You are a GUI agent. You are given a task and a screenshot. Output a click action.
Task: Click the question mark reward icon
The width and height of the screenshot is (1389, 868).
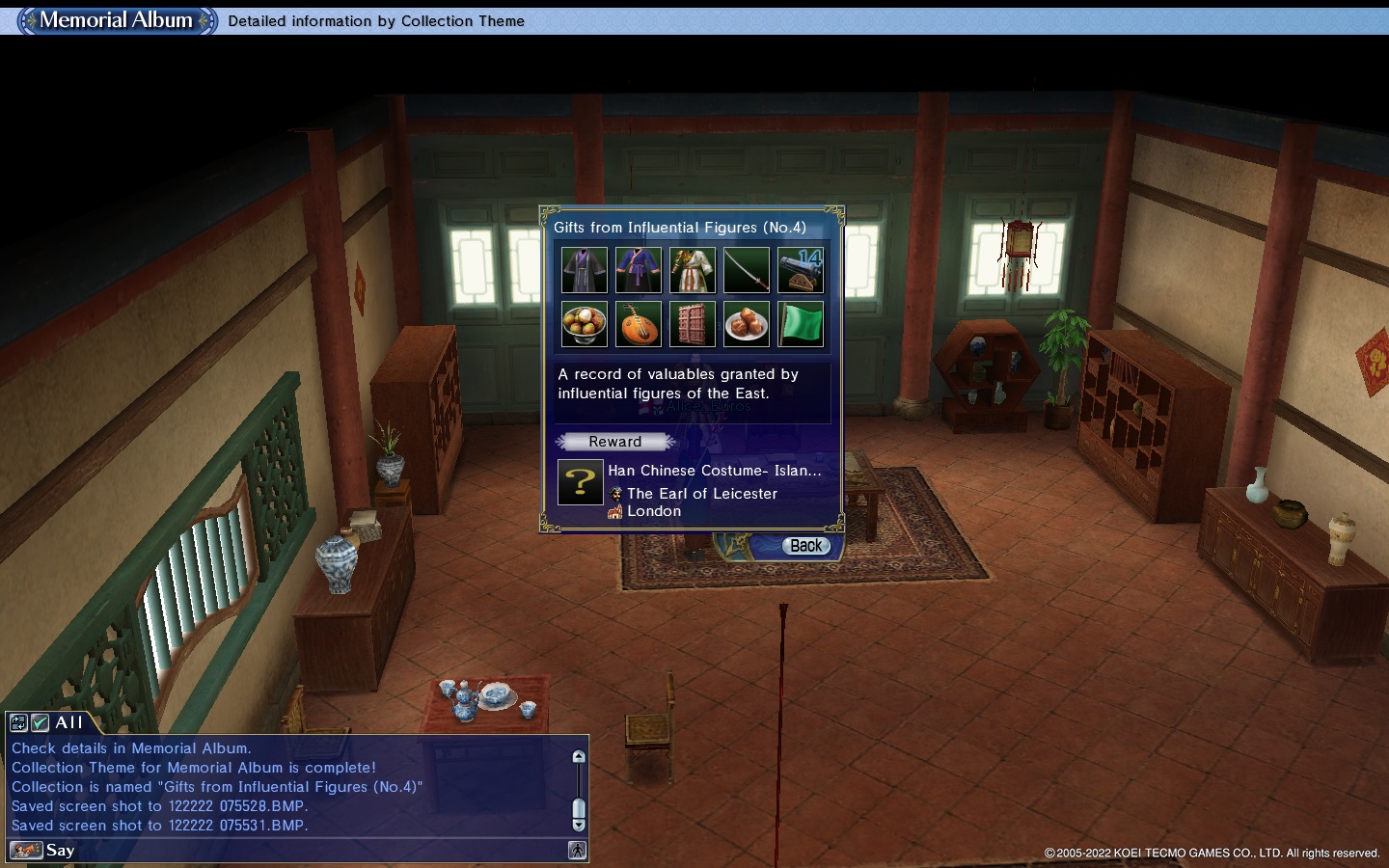coord(581,482)
